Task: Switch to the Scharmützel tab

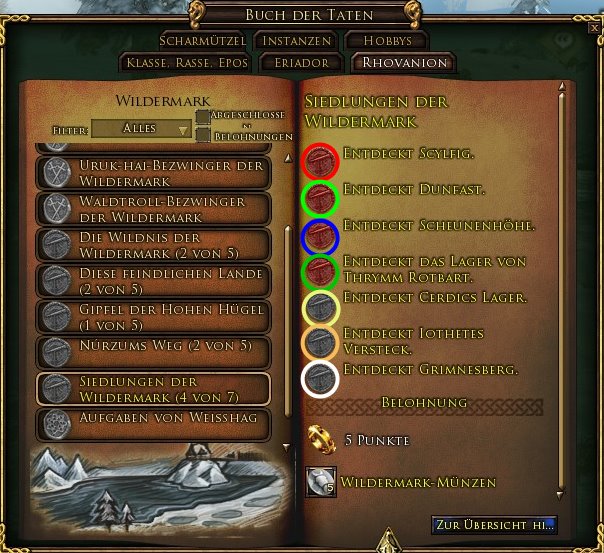Action: (200, 41)
